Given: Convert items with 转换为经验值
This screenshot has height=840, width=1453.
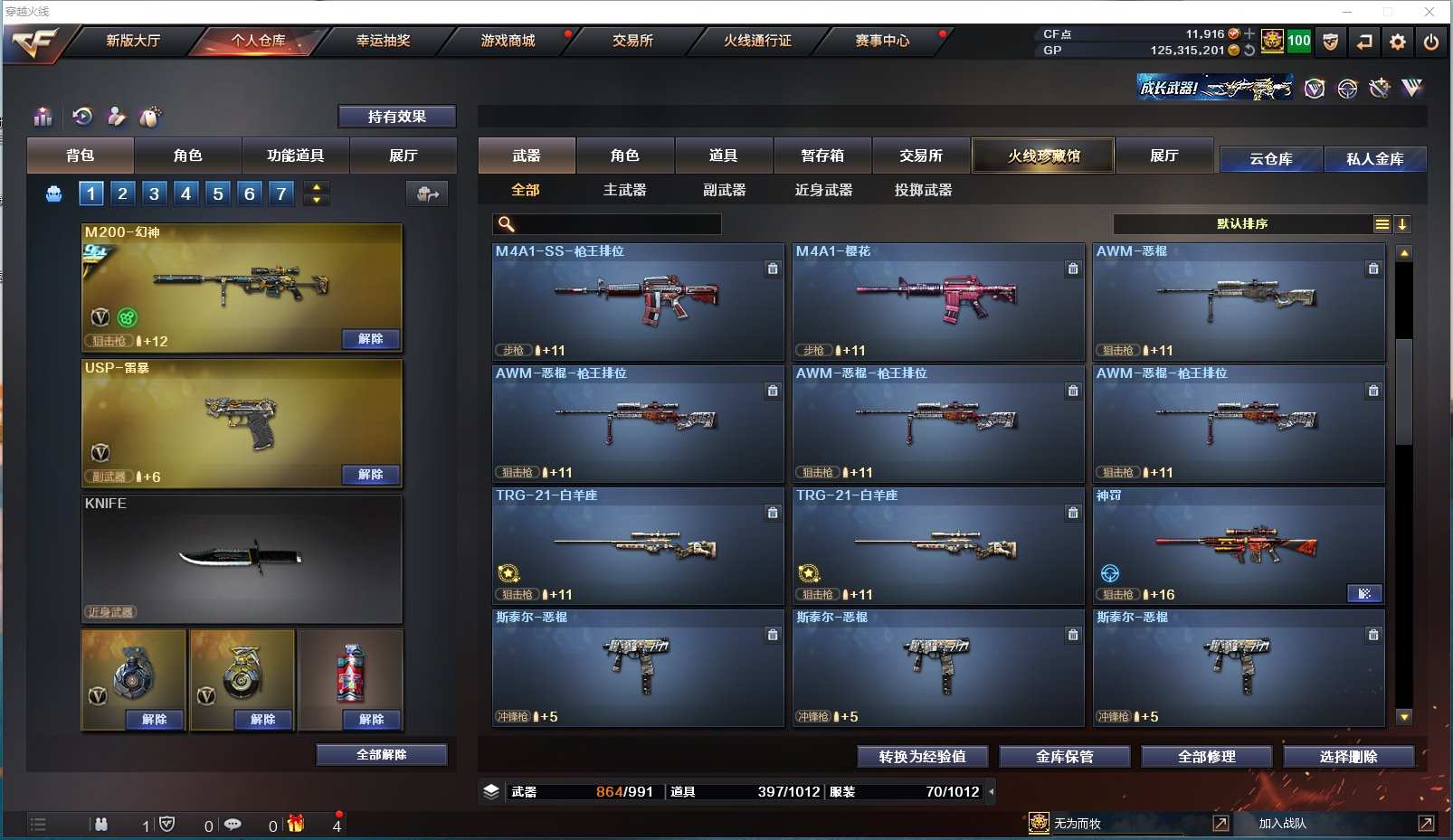Looking at the screenshot, I should click(x=922, y=757).
